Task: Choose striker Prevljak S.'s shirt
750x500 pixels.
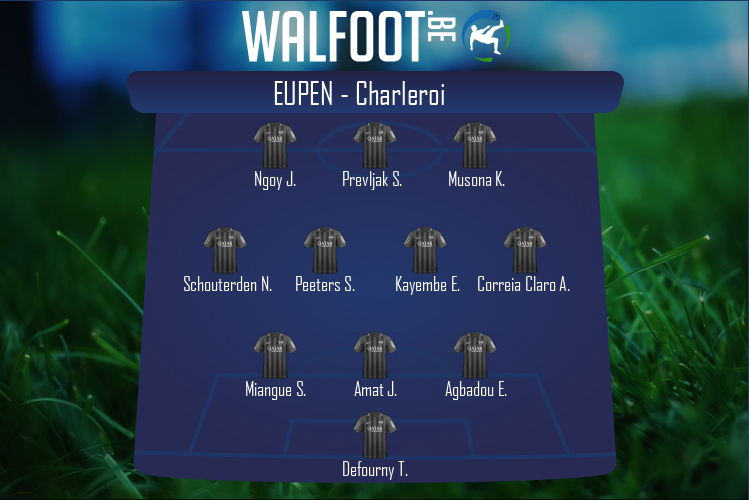Action: 375,146
